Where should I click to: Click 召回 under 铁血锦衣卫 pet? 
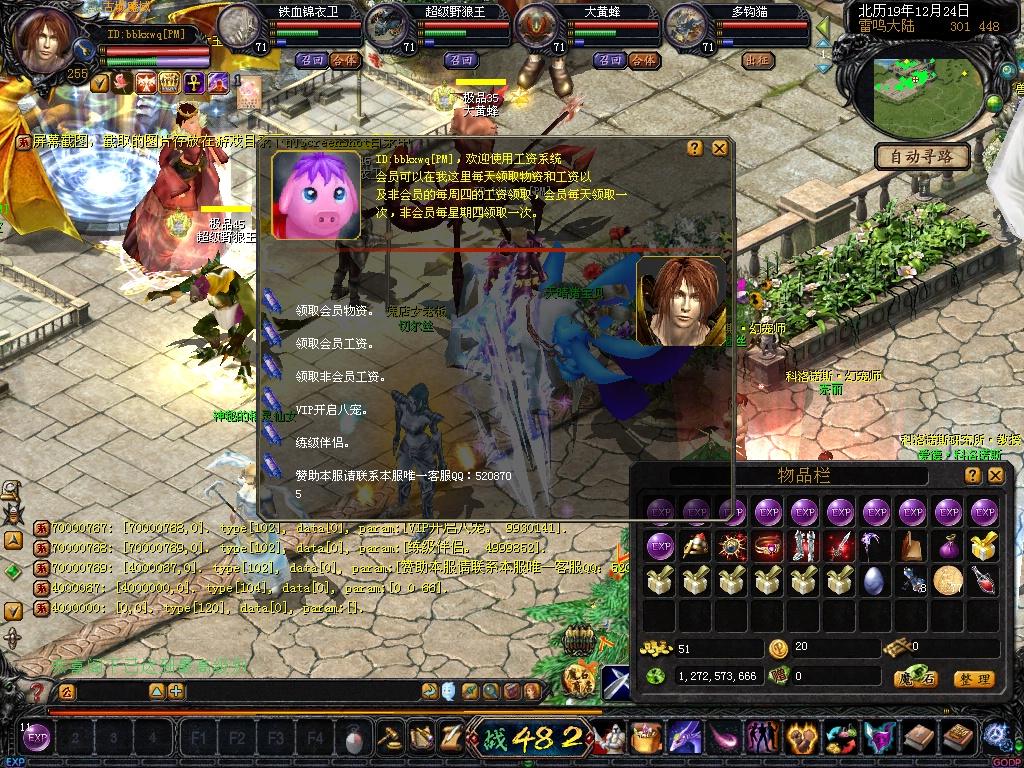311,60
